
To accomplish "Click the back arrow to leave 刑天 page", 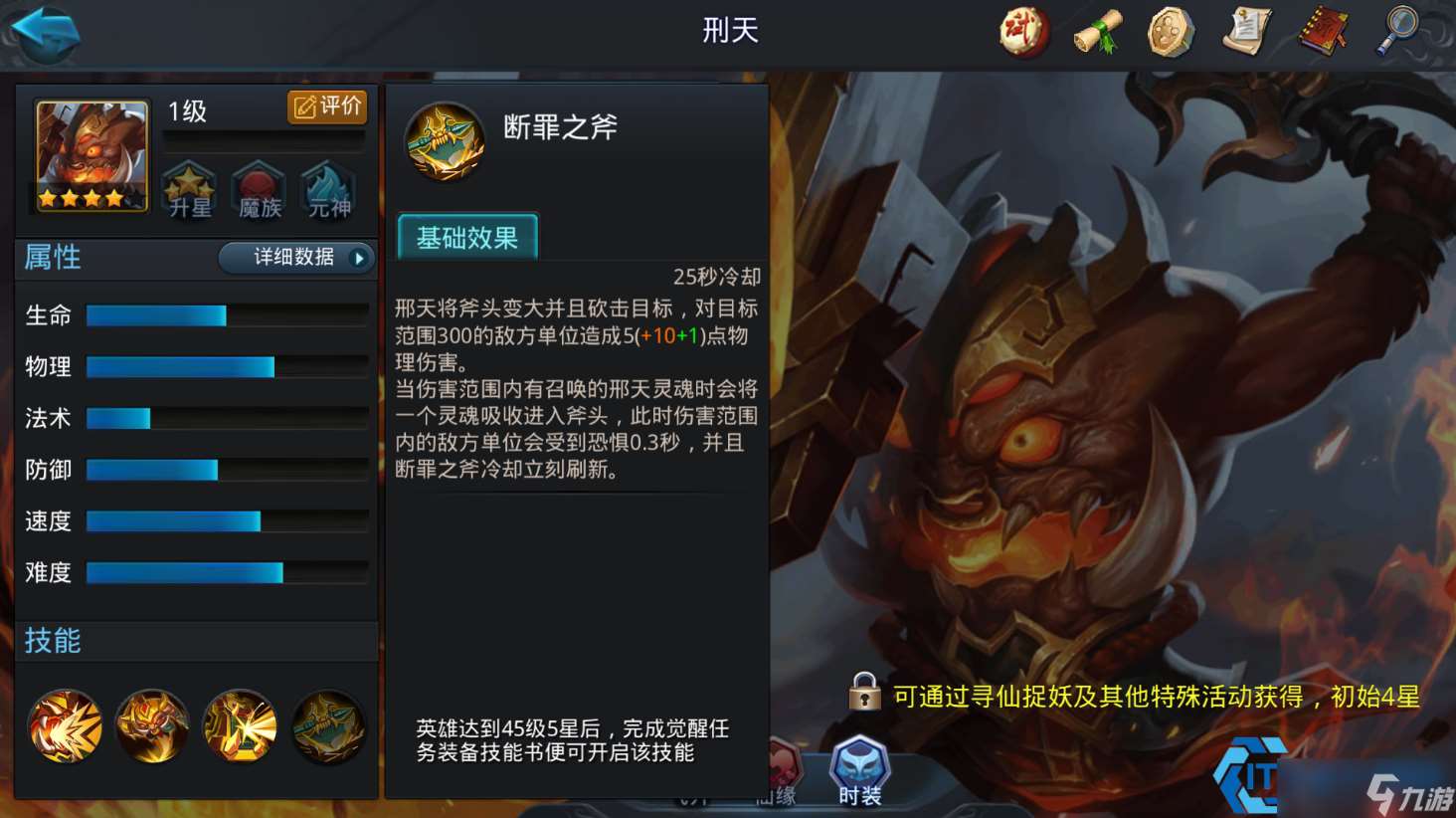I will (x=44, y=32).
